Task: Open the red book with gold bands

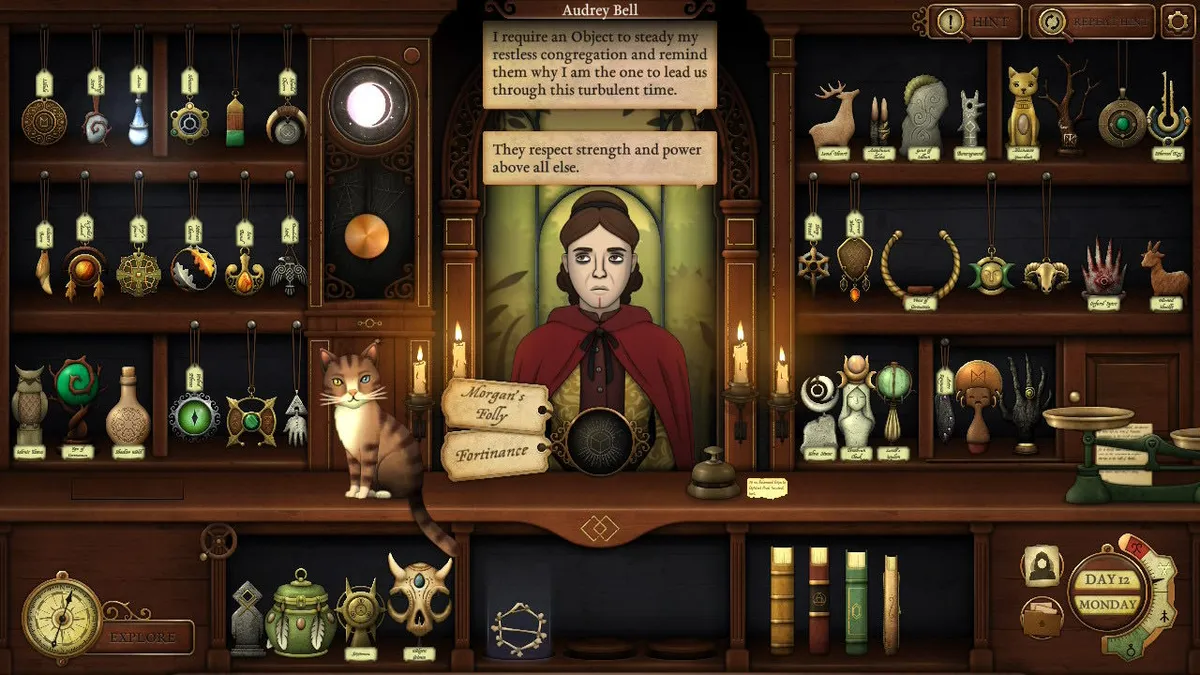Action: pyautogui.click(x=819, y=601)
